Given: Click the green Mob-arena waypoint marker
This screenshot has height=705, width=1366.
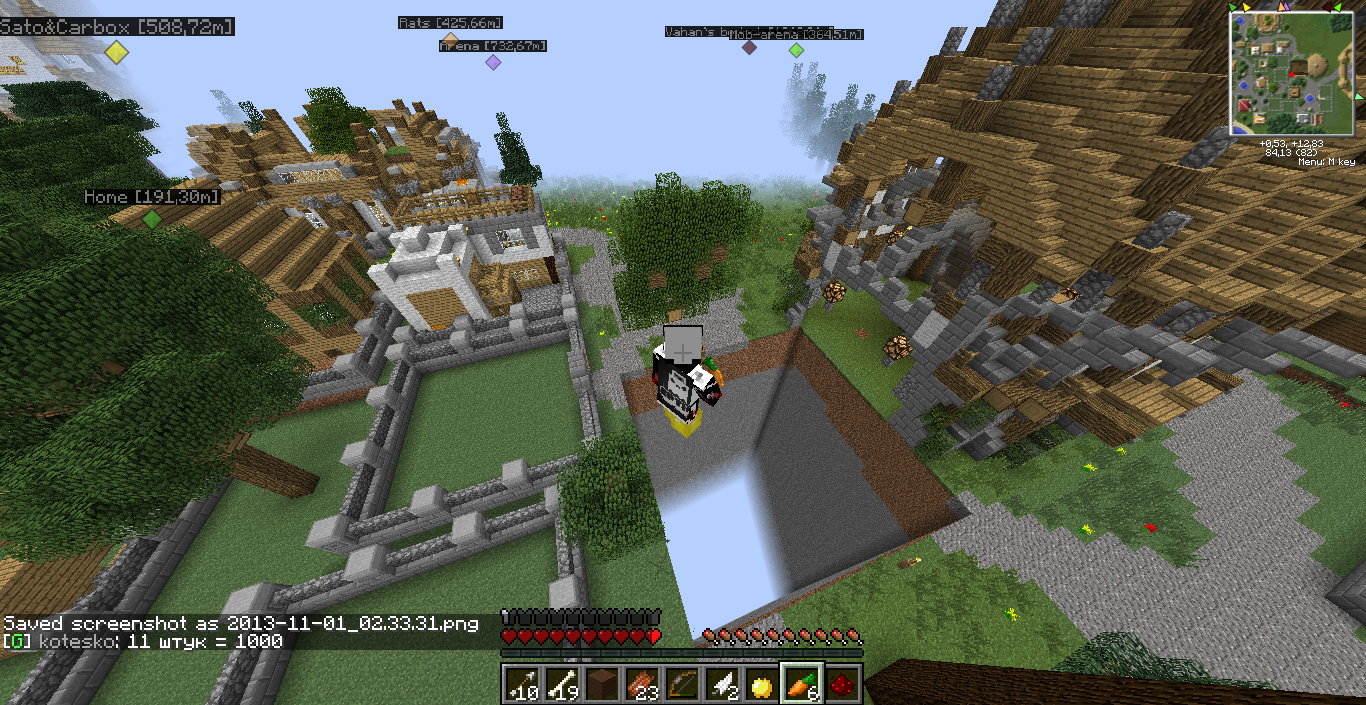Looking at the screenshot, I should click(796, 50).
